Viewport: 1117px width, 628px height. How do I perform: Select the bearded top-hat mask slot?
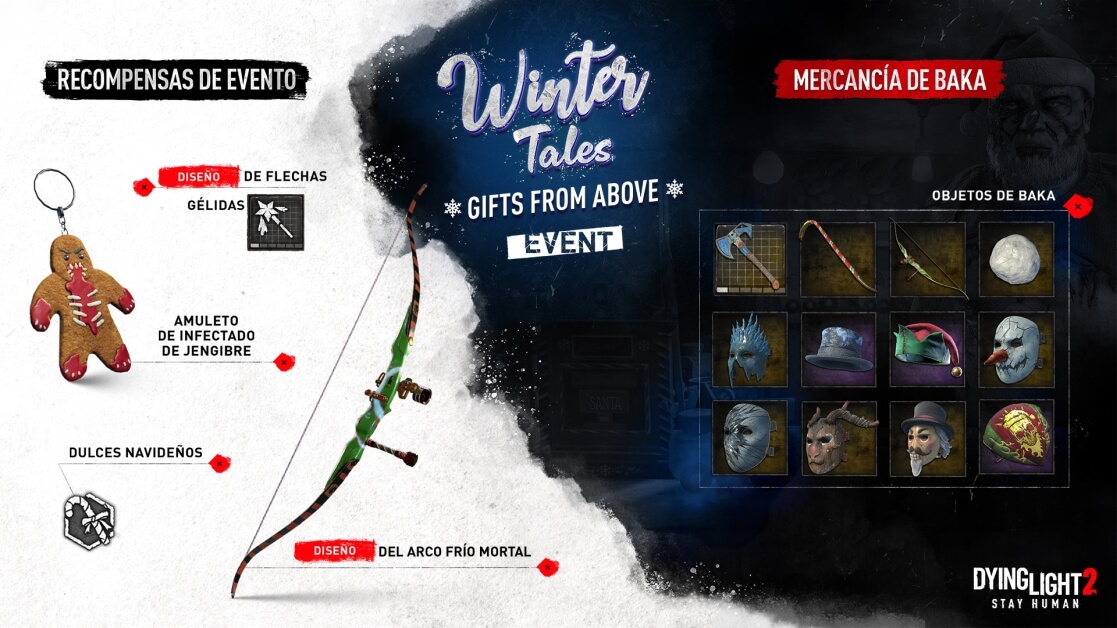927,437
